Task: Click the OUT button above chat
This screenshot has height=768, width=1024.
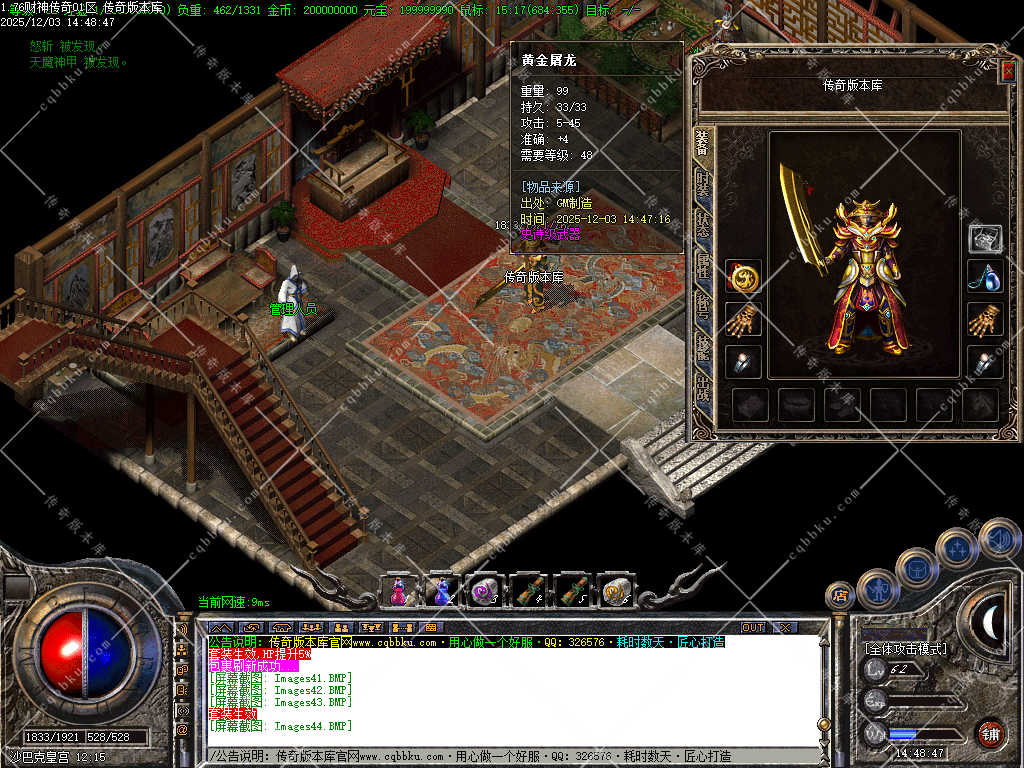Action: coord(753,627)
